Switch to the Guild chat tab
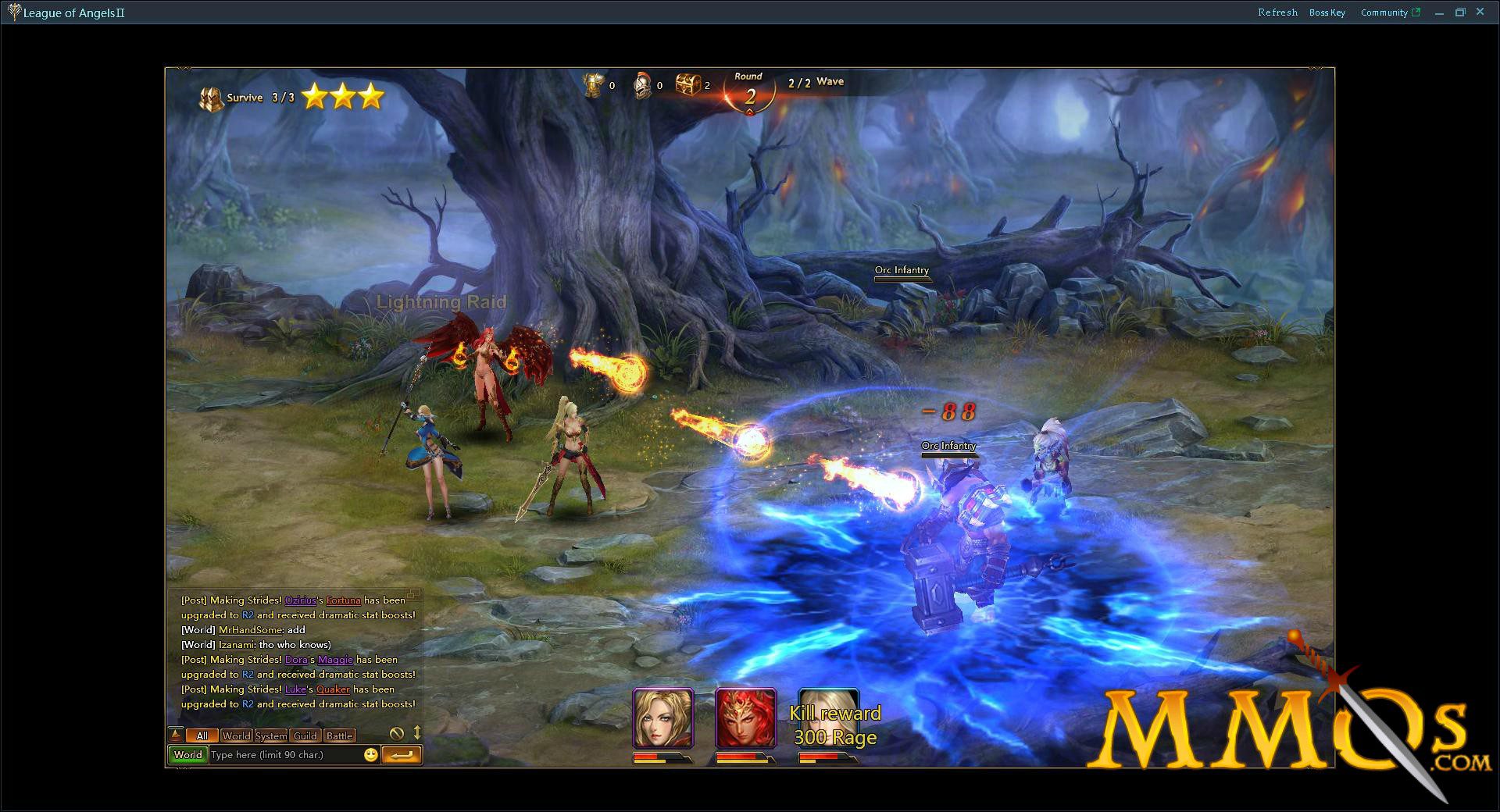This screenshot has width=1500, height=812. pos(305,735)
